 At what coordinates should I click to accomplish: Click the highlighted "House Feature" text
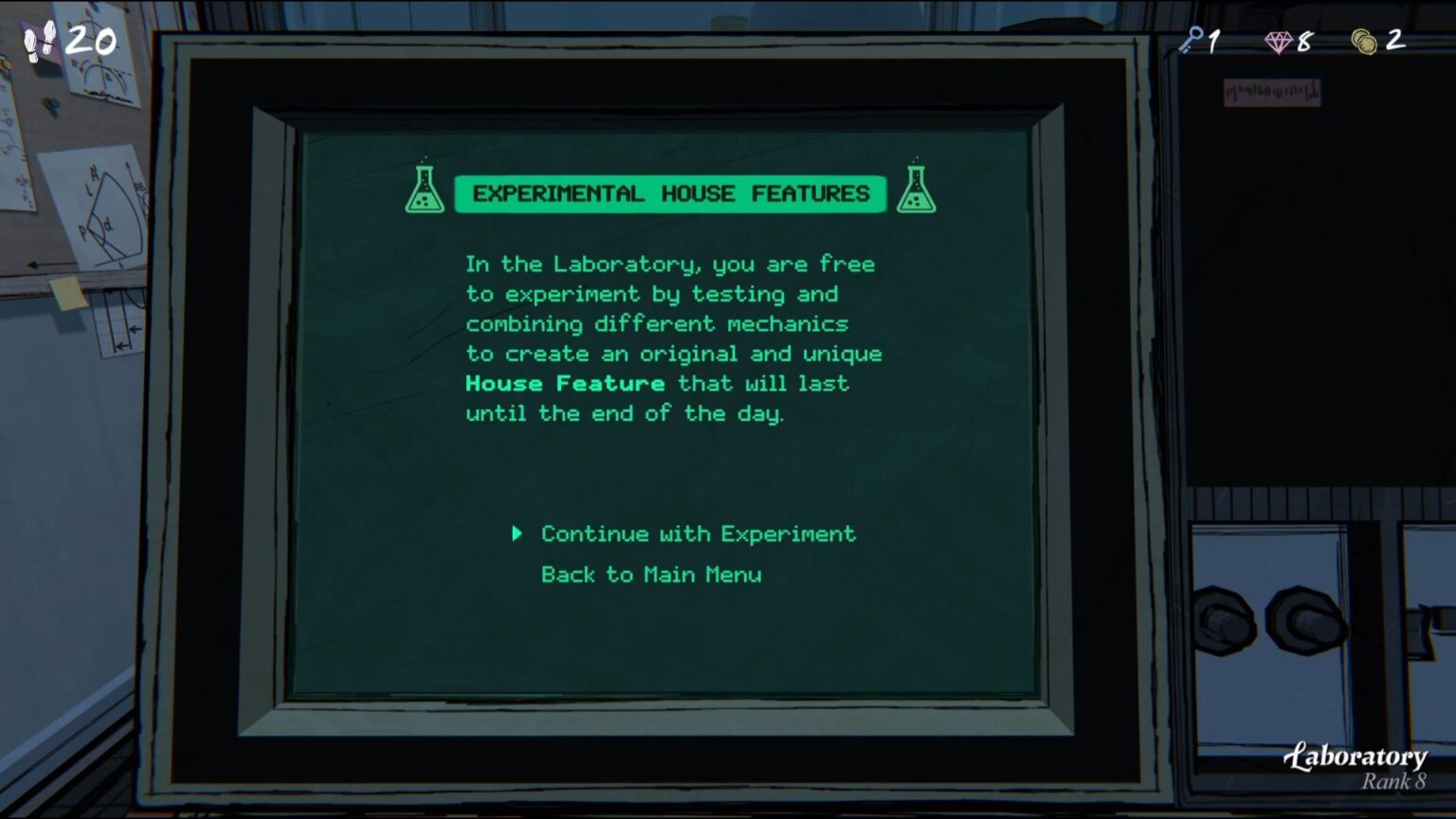pyautogui.click(x=563, y=383)
